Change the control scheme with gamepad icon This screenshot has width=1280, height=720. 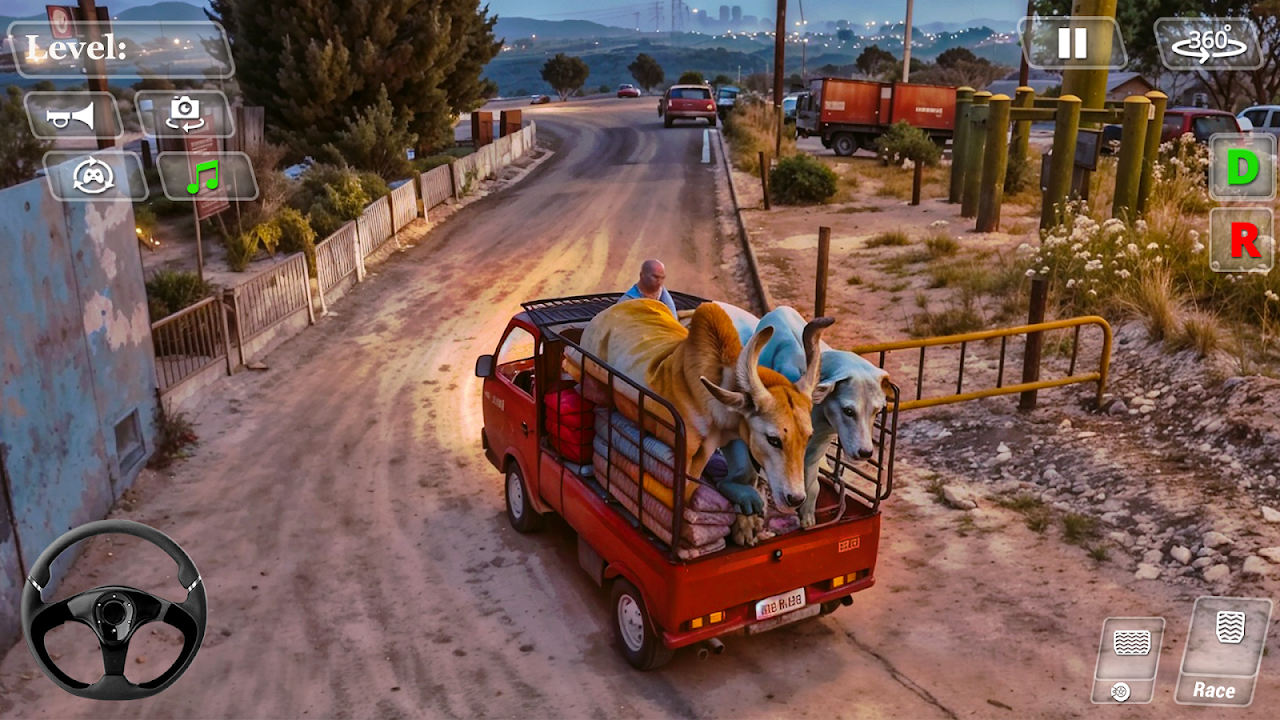[95, 176]
